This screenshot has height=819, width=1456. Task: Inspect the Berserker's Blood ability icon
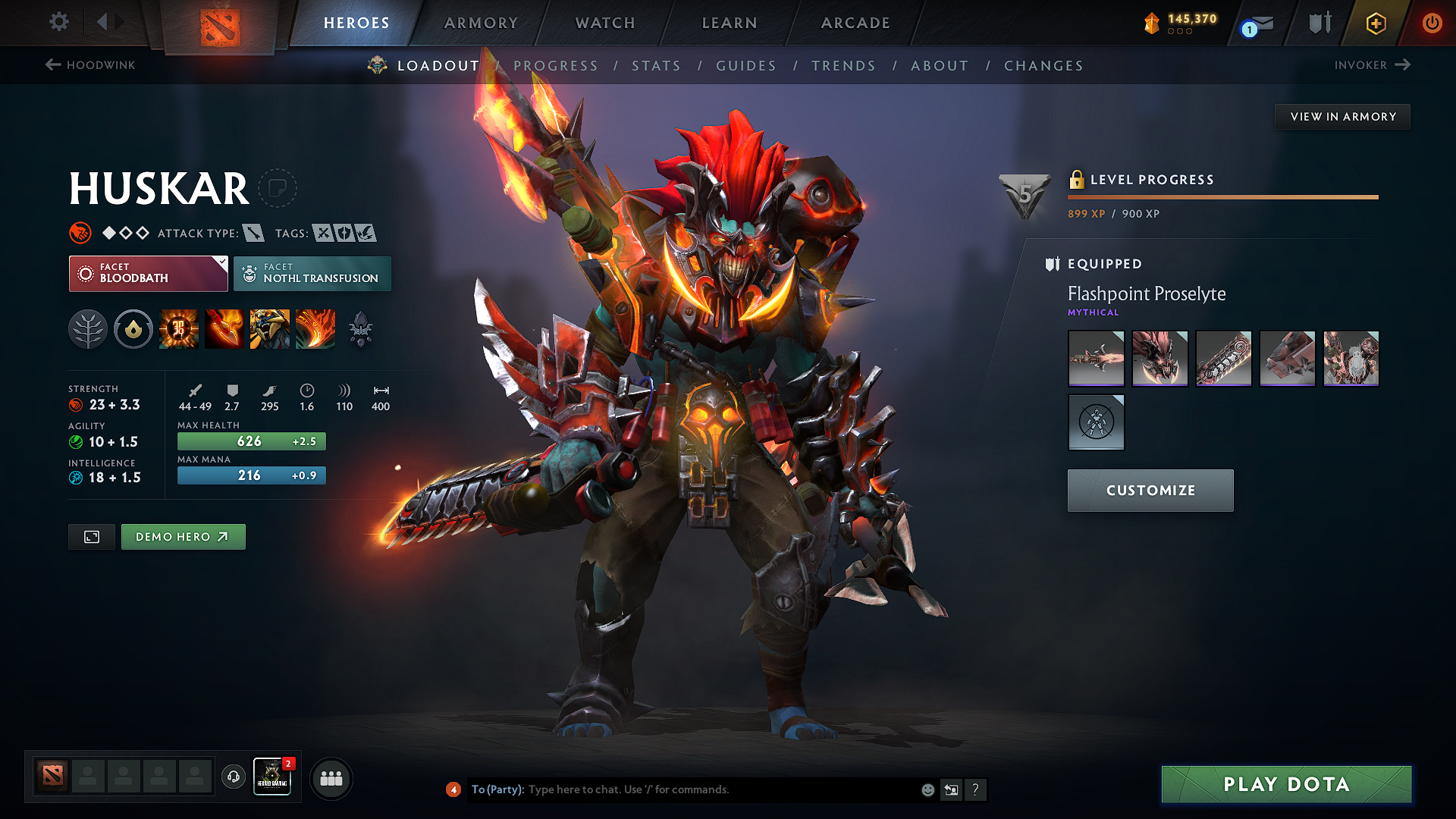[269, 328]
